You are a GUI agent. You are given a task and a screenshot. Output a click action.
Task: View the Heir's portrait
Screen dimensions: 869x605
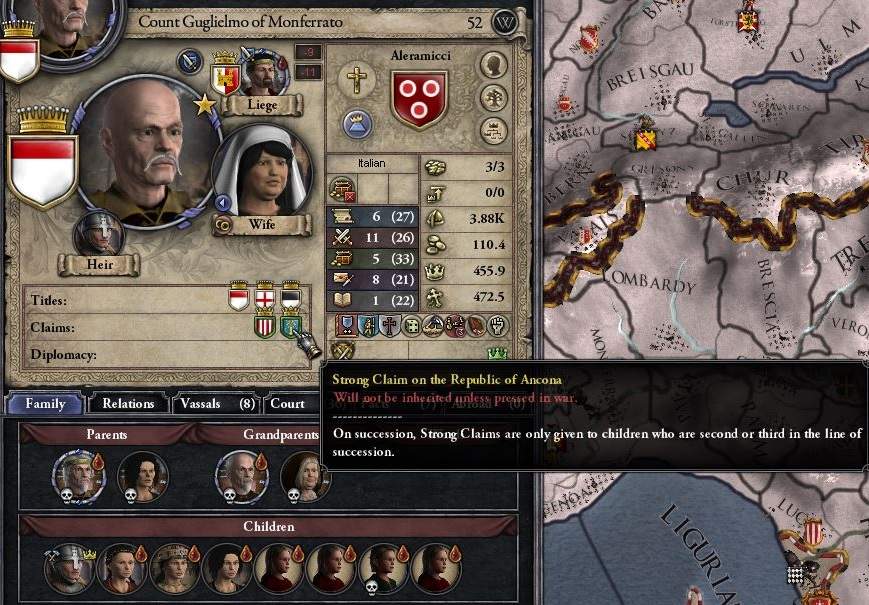pyautogui.click(x=98, y=233)
